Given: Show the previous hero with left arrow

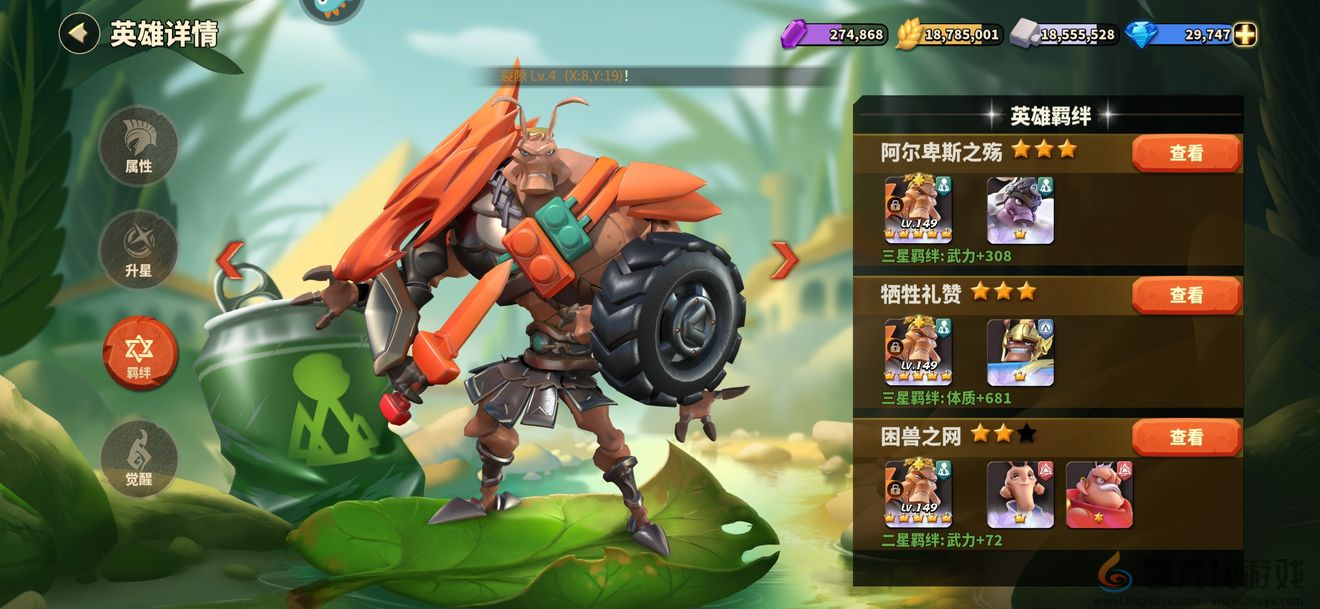Looking at the screenshot, I should (x=229, y=260).
